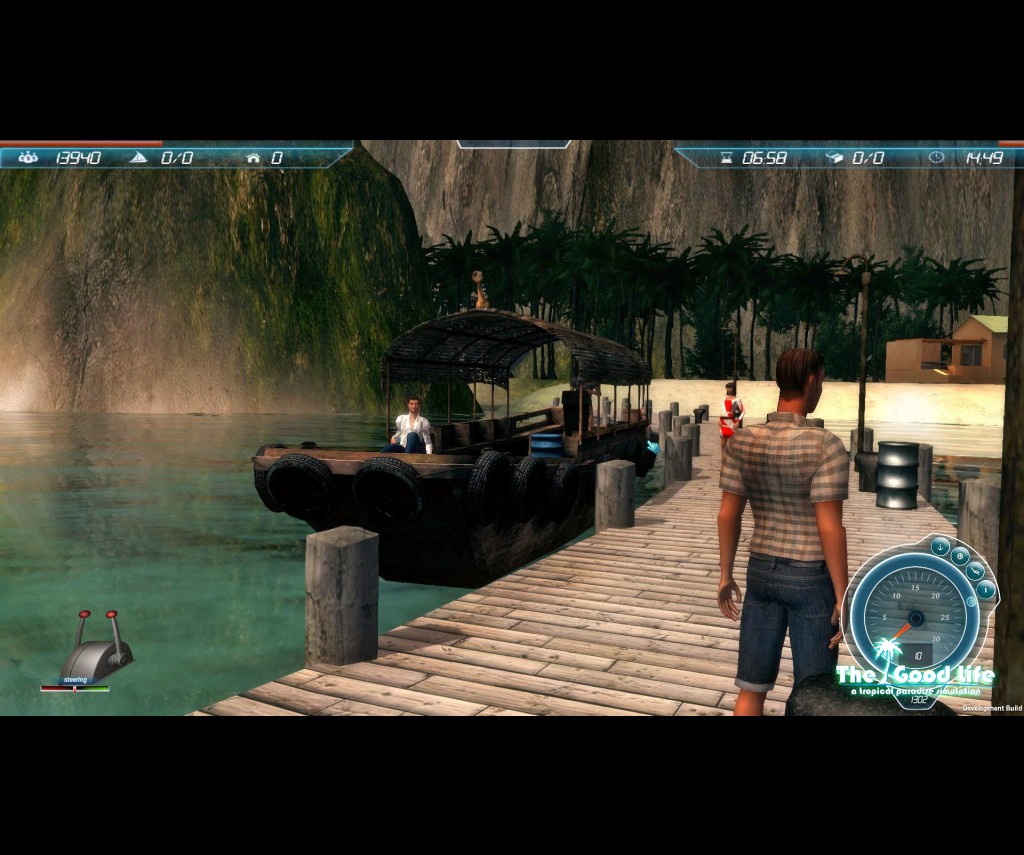Select the info button beside the gauge
This screenshot has width=1024, height=855.
(986, 590)
